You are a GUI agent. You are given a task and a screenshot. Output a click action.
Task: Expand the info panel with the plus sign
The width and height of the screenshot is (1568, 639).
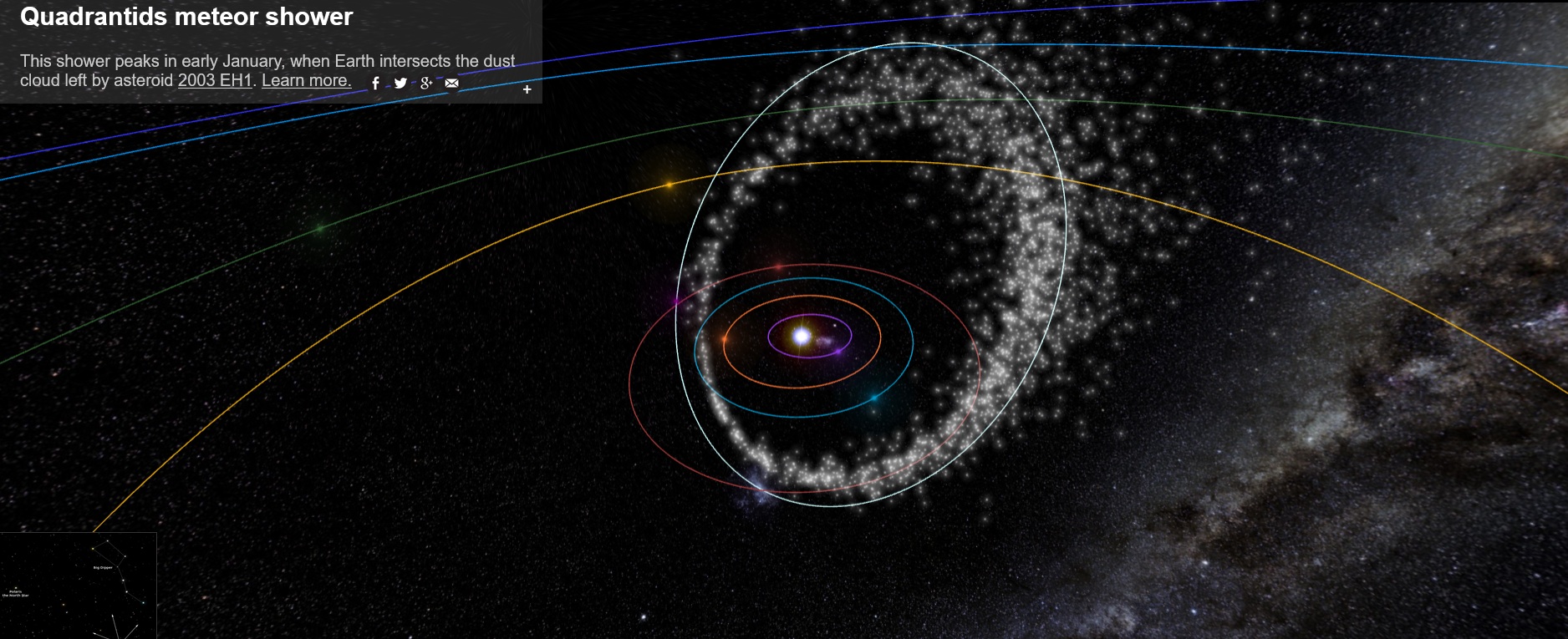point(527,89)
